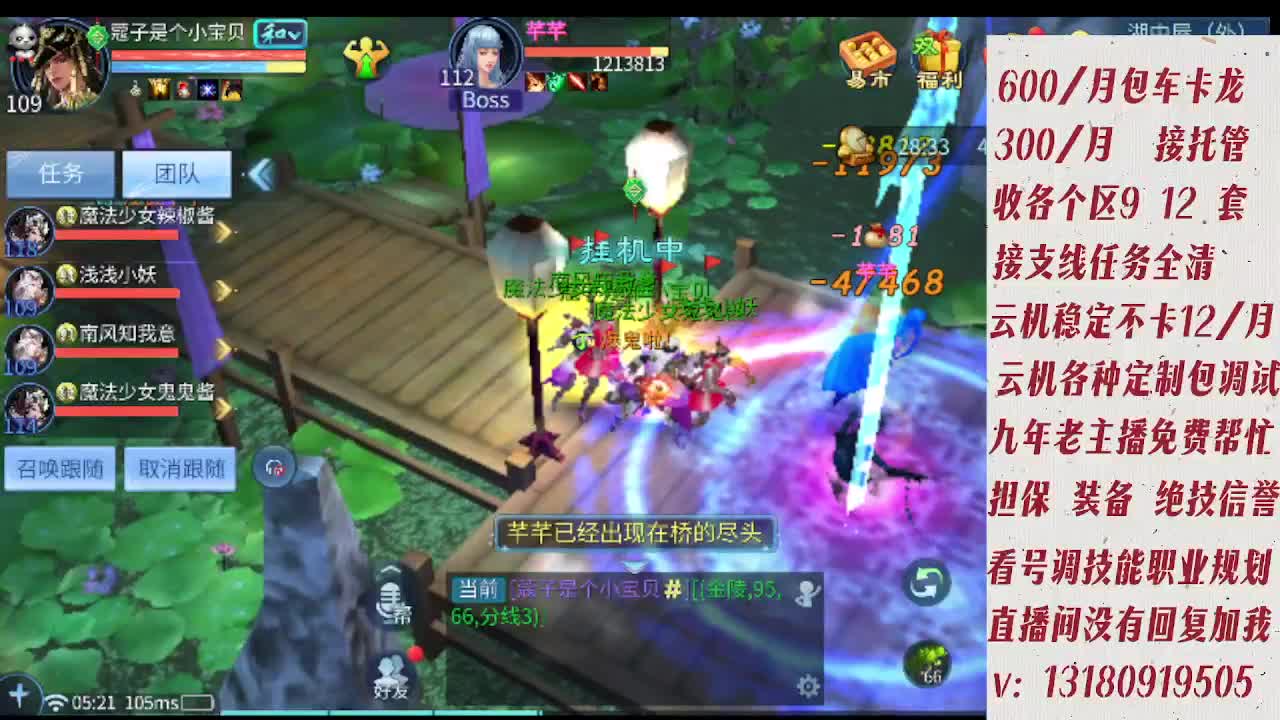The height and width of the screenshot is (720, 1280).
Task: Switch to the 团队 tab
Action: 178,173
